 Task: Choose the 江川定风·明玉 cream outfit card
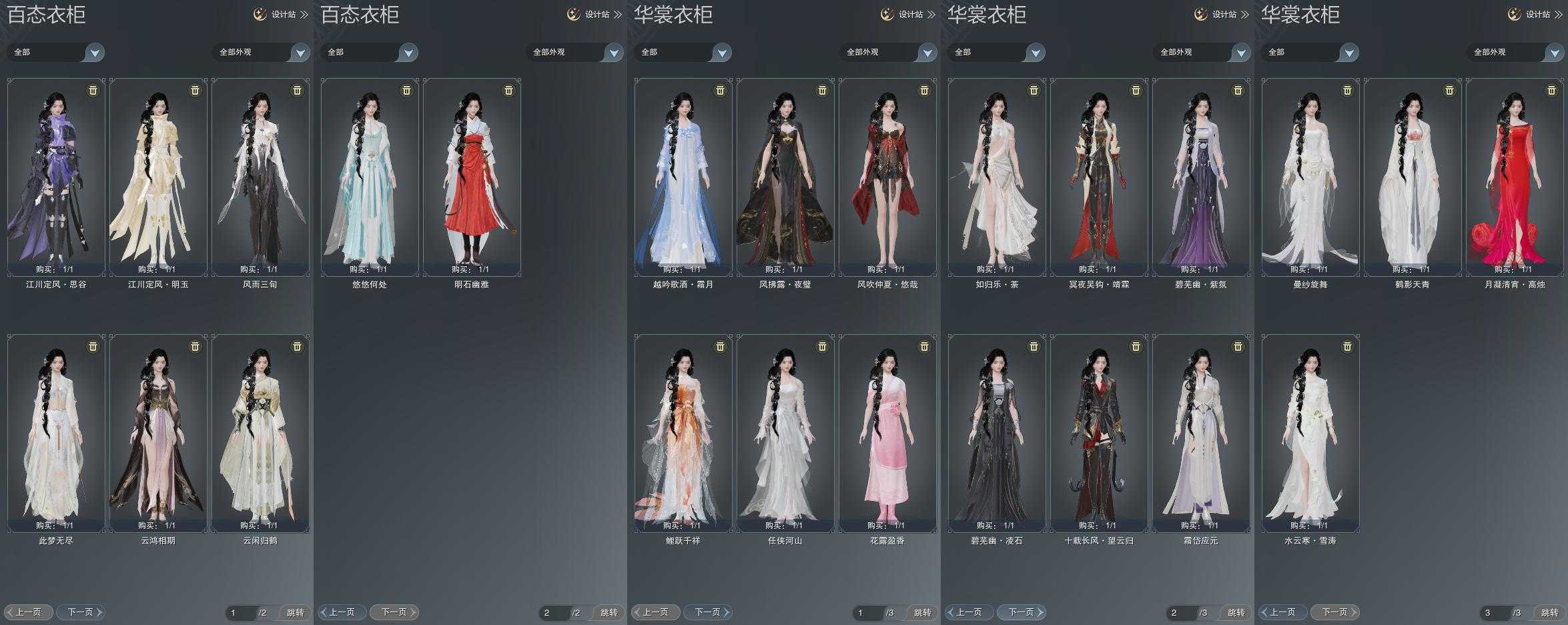158,177
